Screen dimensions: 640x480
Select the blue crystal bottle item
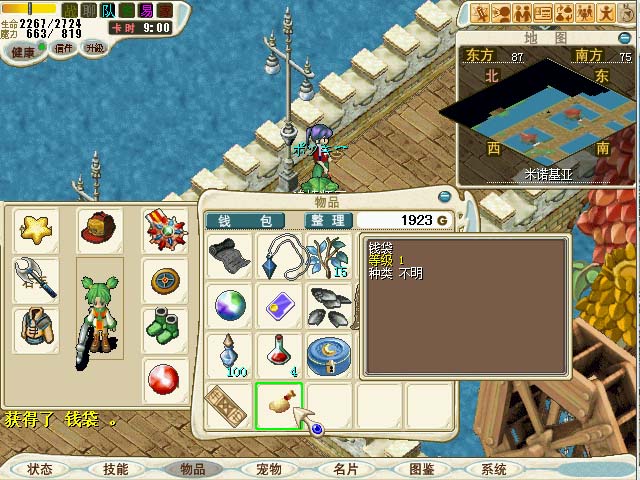point(229,354)
